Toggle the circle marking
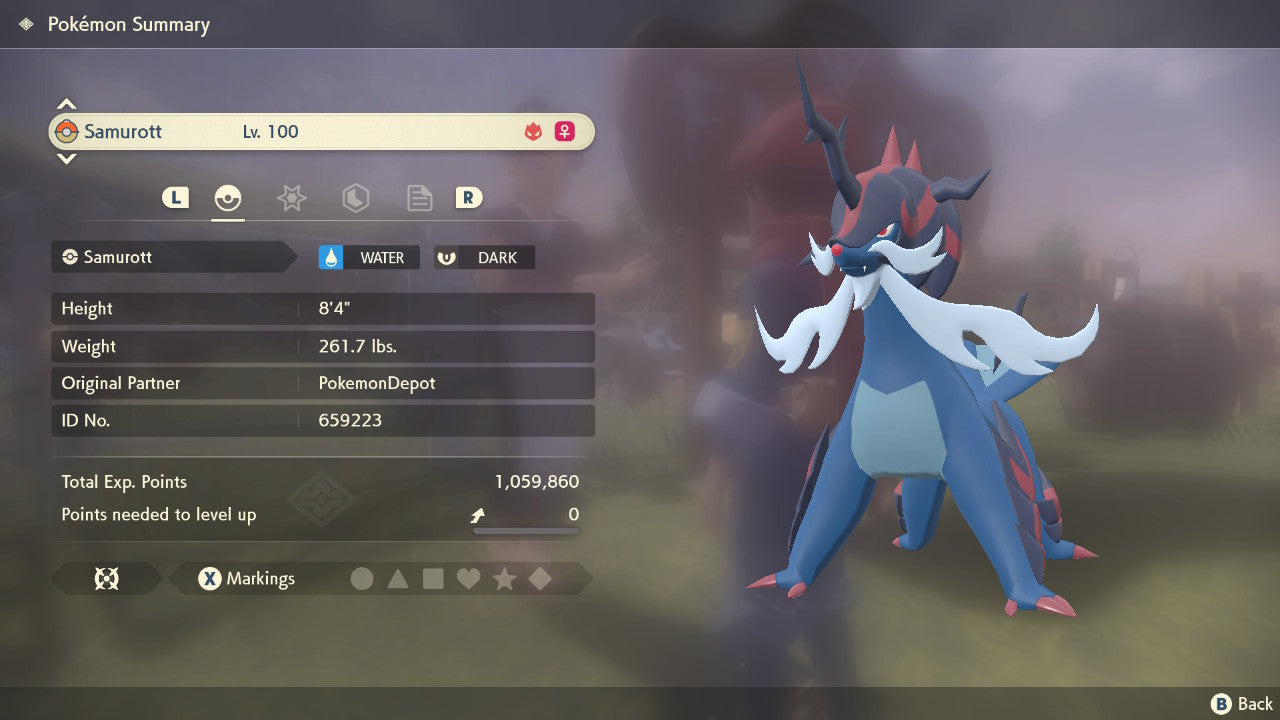 click(362, 579)
